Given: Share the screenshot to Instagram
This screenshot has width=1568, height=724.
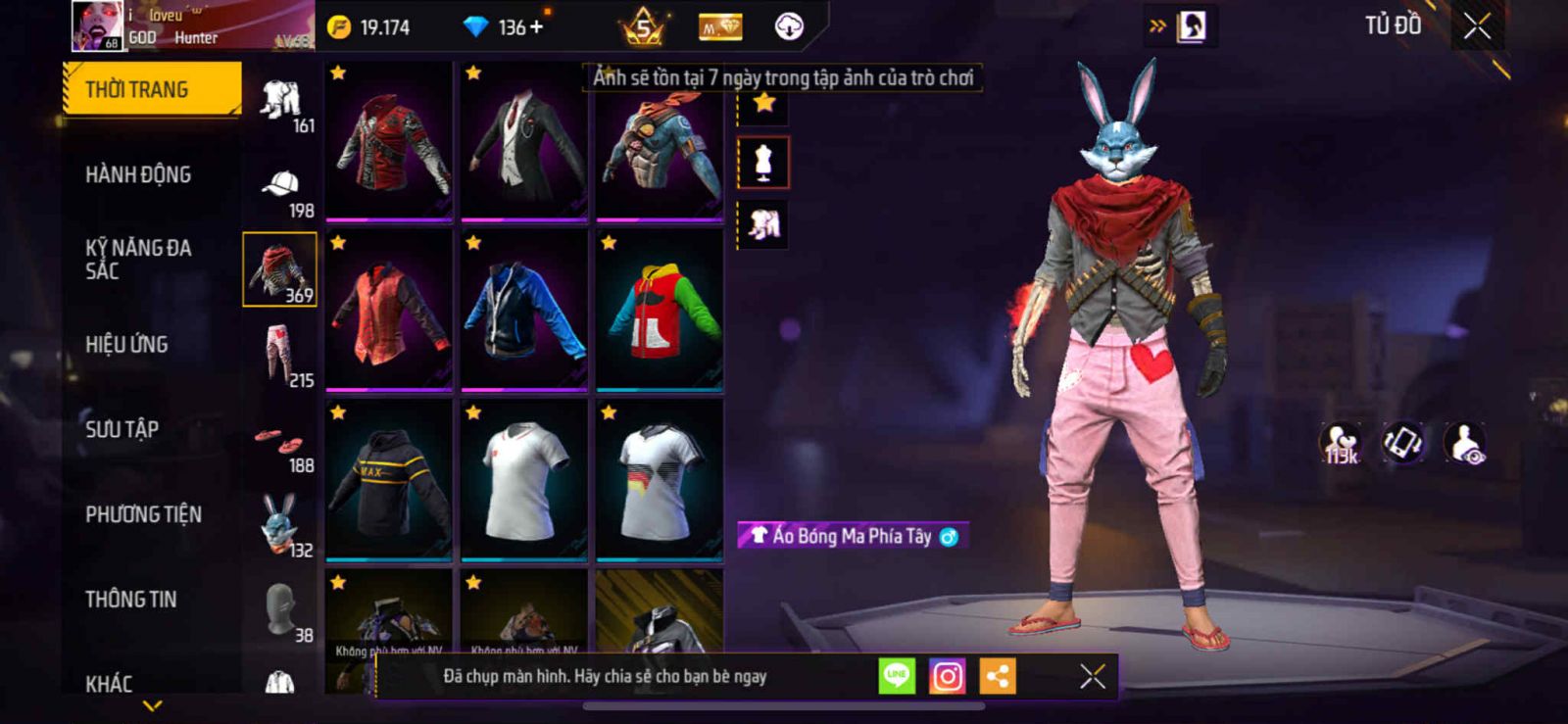Looking at the screenshot, I should [947, 676].
